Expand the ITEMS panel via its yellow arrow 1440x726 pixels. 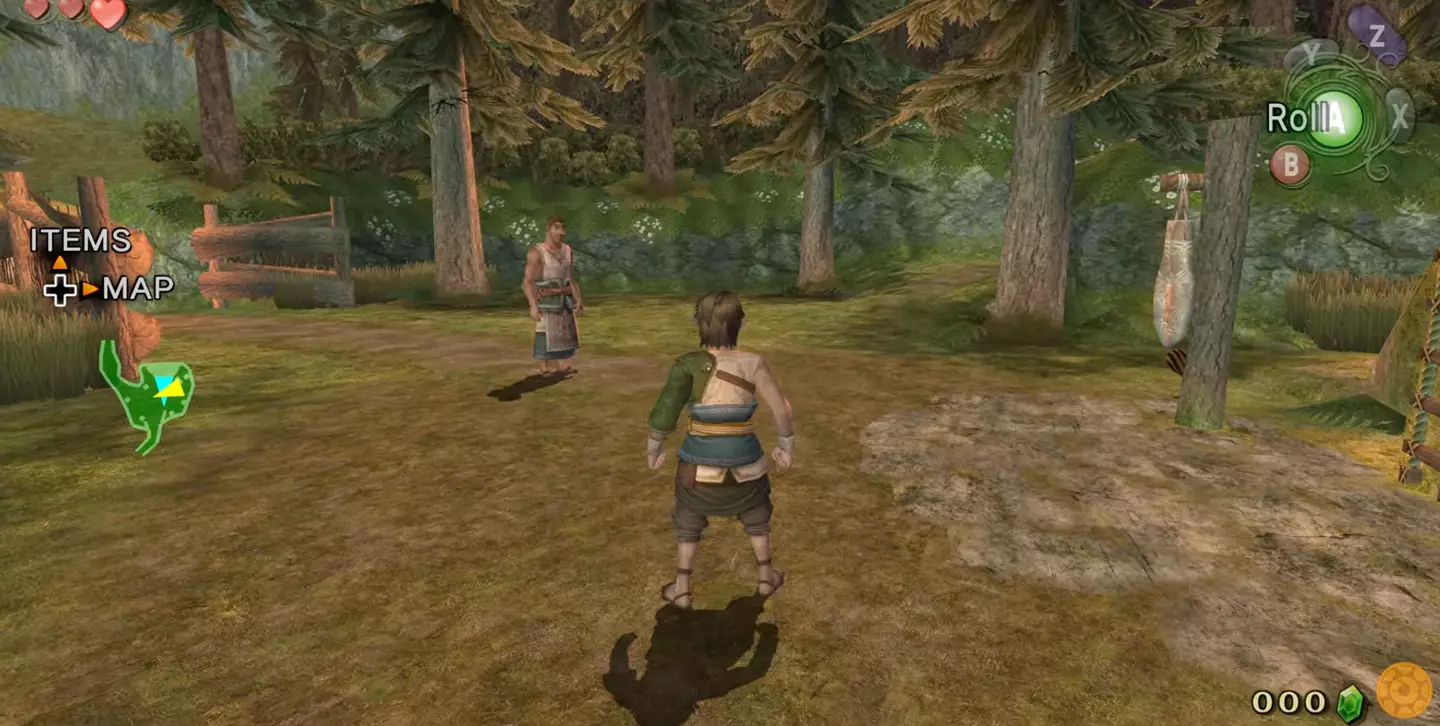coord(60,263)
